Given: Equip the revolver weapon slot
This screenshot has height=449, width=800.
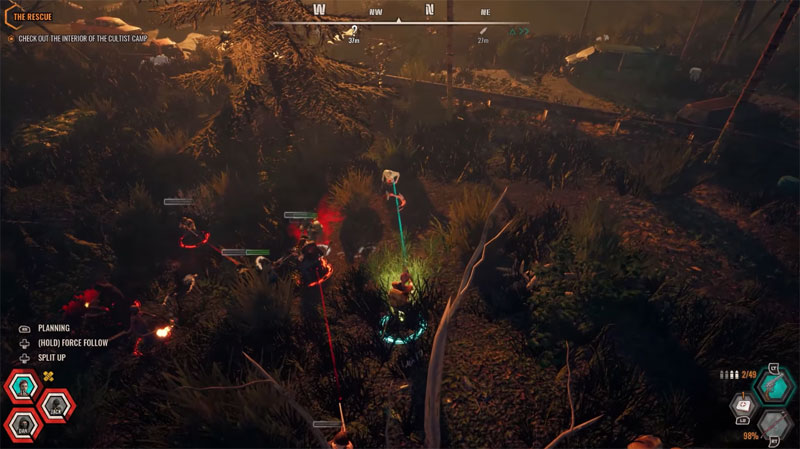Looking at the screenshot, I should pyautogui.click(x=771, y=386).
